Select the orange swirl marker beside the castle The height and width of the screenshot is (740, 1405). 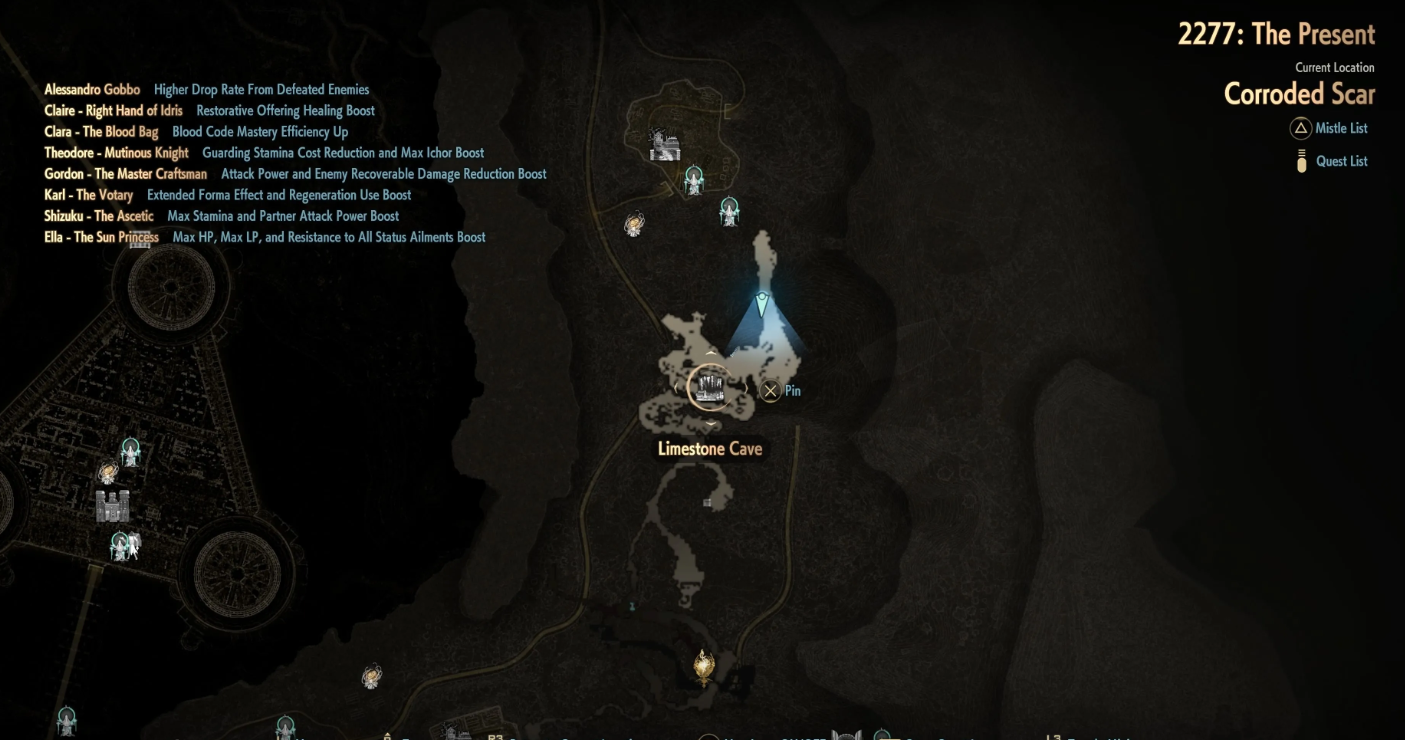pyautogui.click(x=108, y=473)
